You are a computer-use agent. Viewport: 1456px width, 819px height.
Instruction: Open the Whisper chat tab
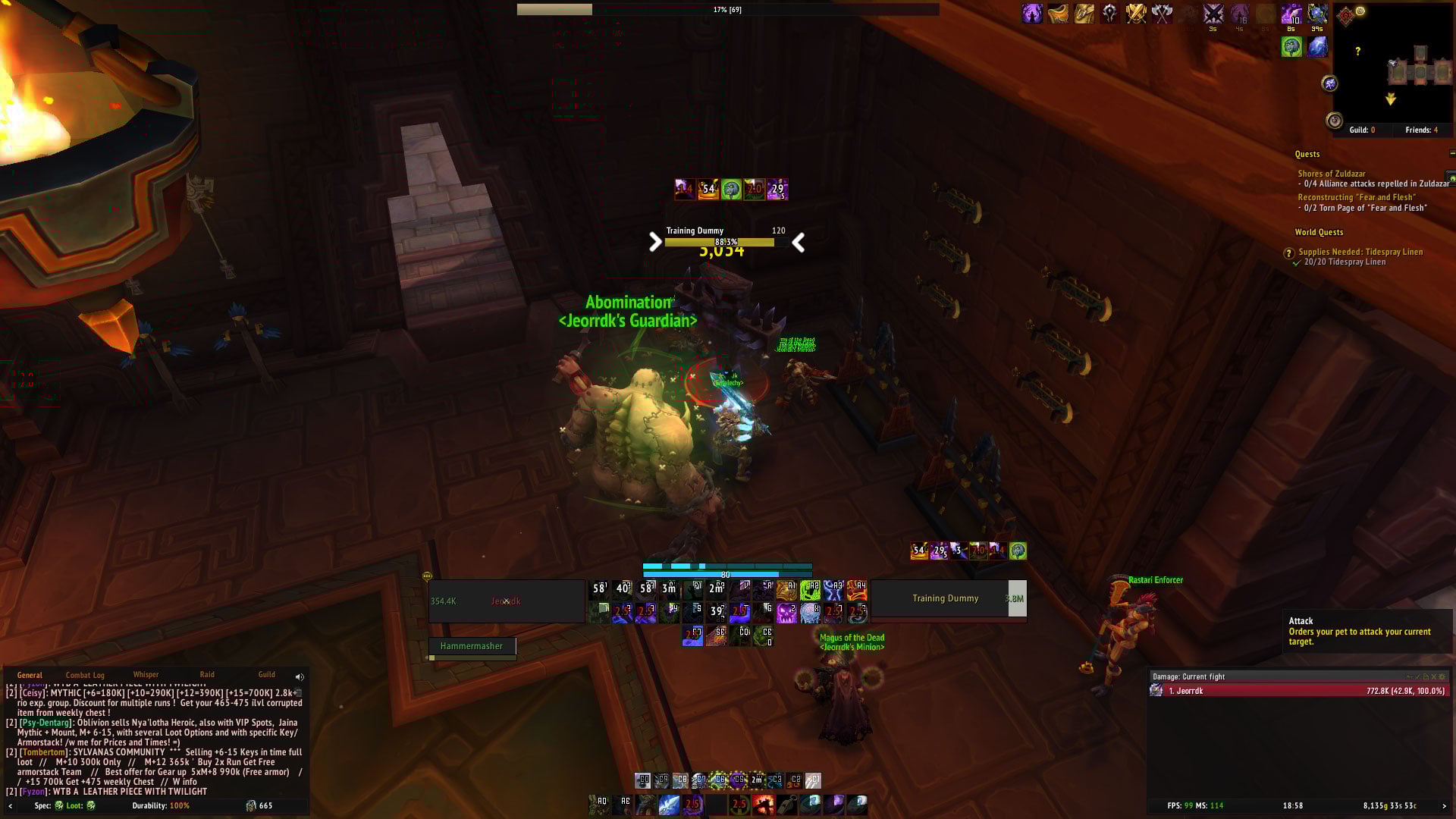tap(146, 674)
